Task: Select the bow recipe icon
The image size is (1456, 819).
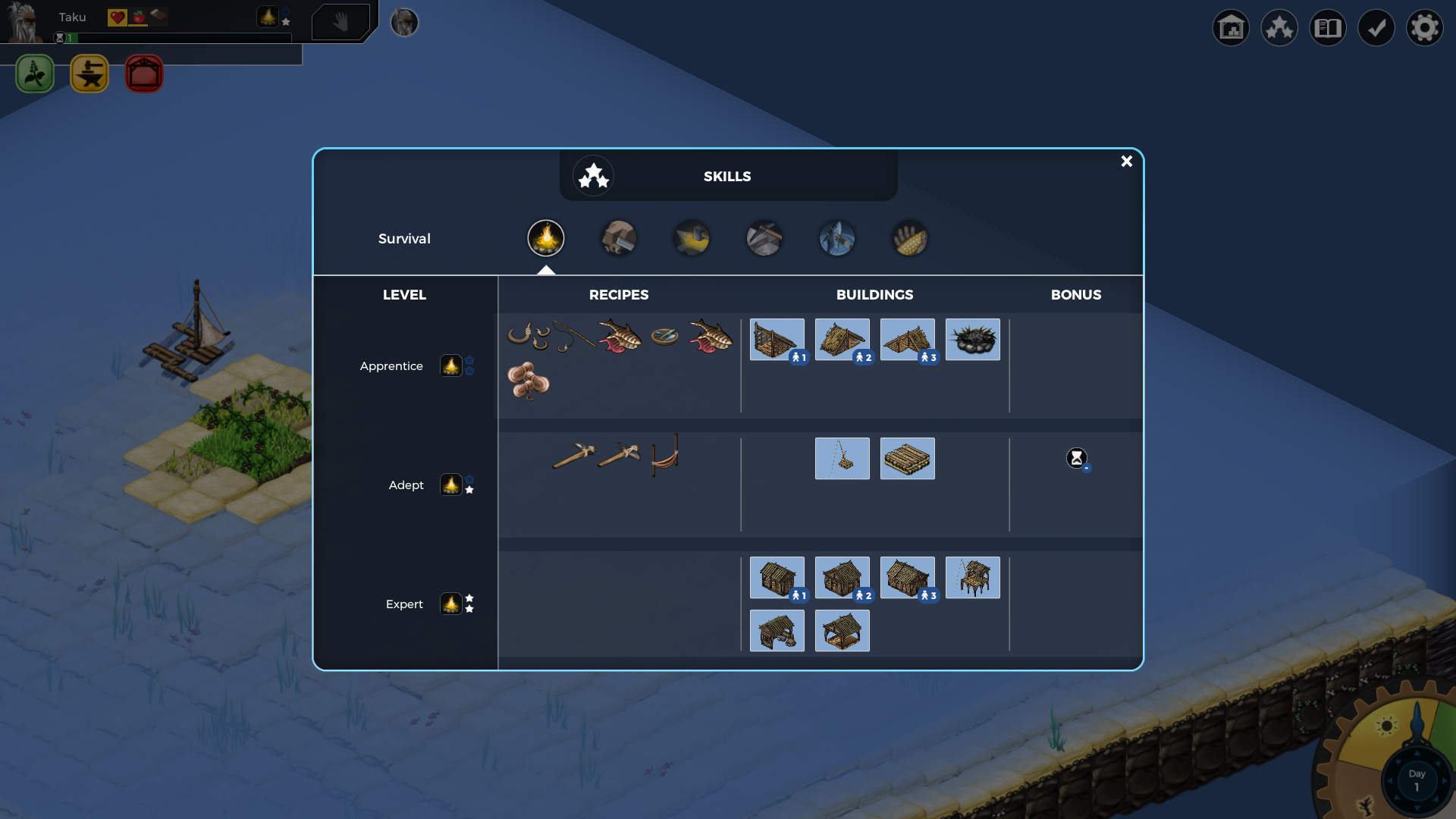Action: click(x=665, y=455)
